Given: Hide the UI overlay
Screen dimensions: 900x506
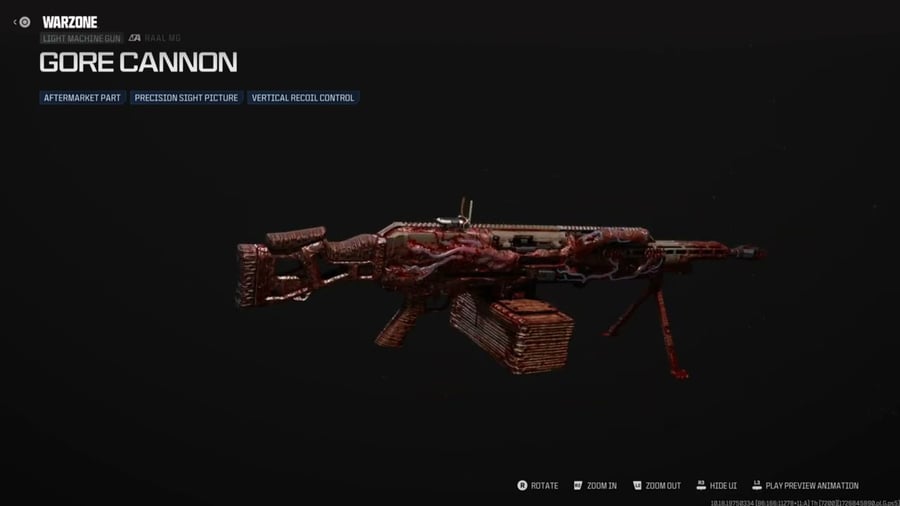Looking at the screenshot, I should [x=716, y=486].
